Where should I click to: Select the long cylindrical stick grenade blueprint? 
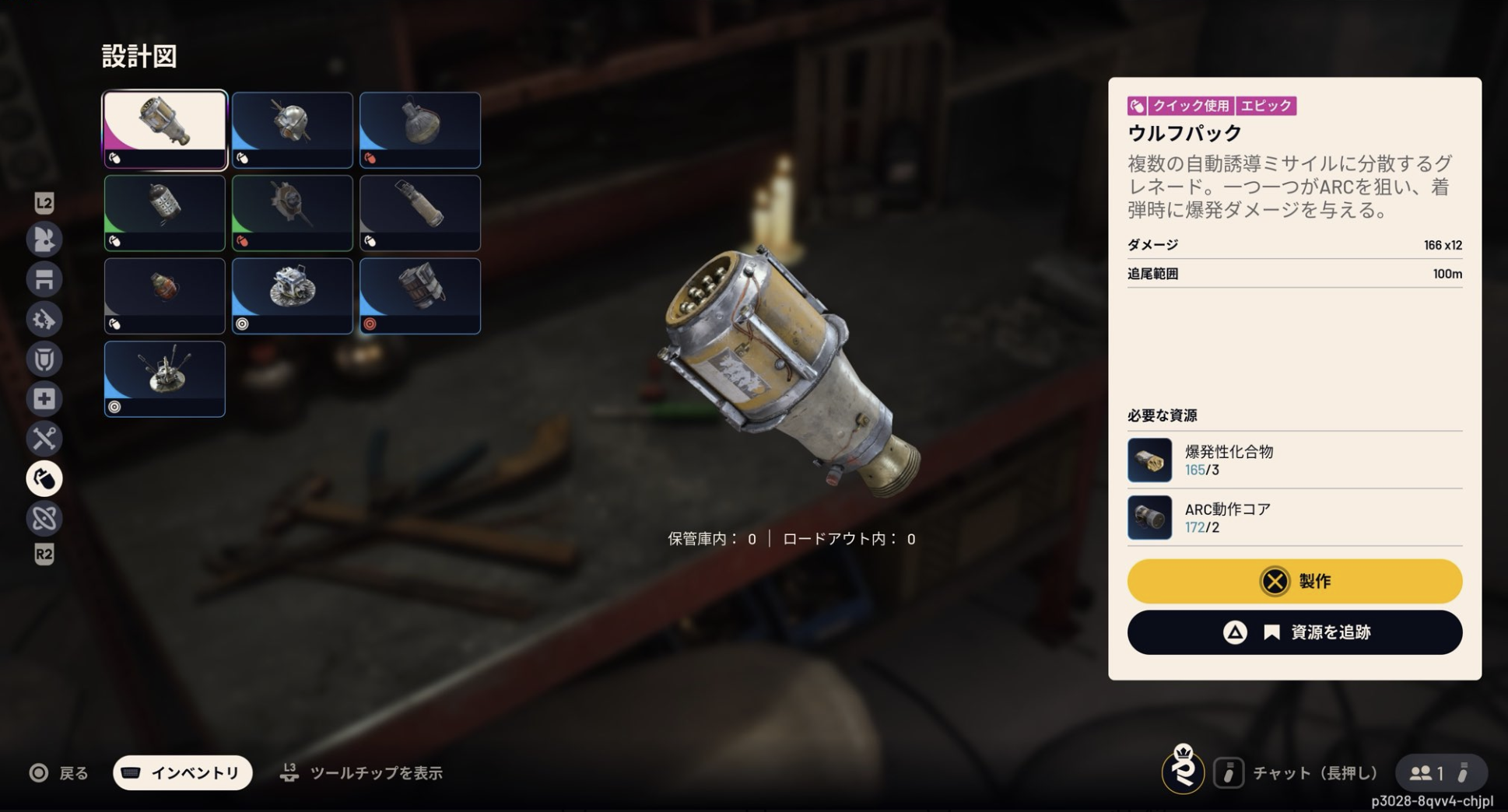420,212
